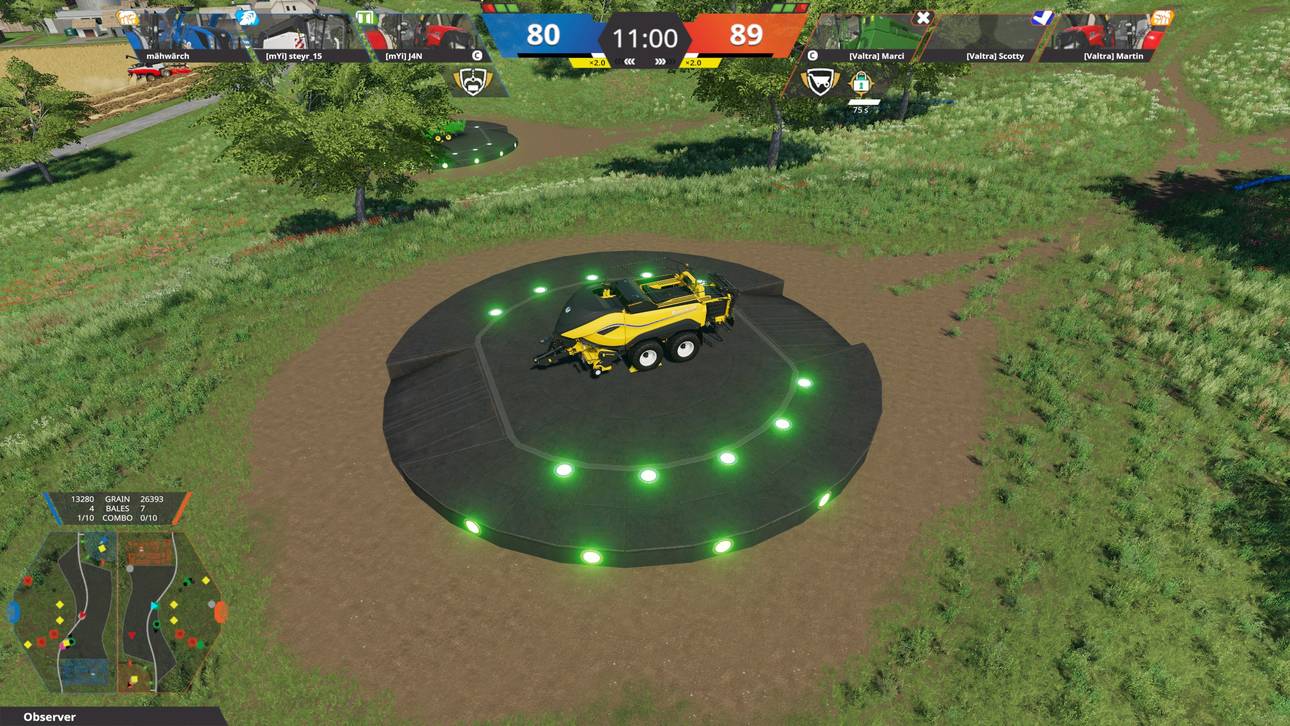Click the shield badge below [Valtra] Marci
Screen dimensions: 1290x726
pos(819,80)
